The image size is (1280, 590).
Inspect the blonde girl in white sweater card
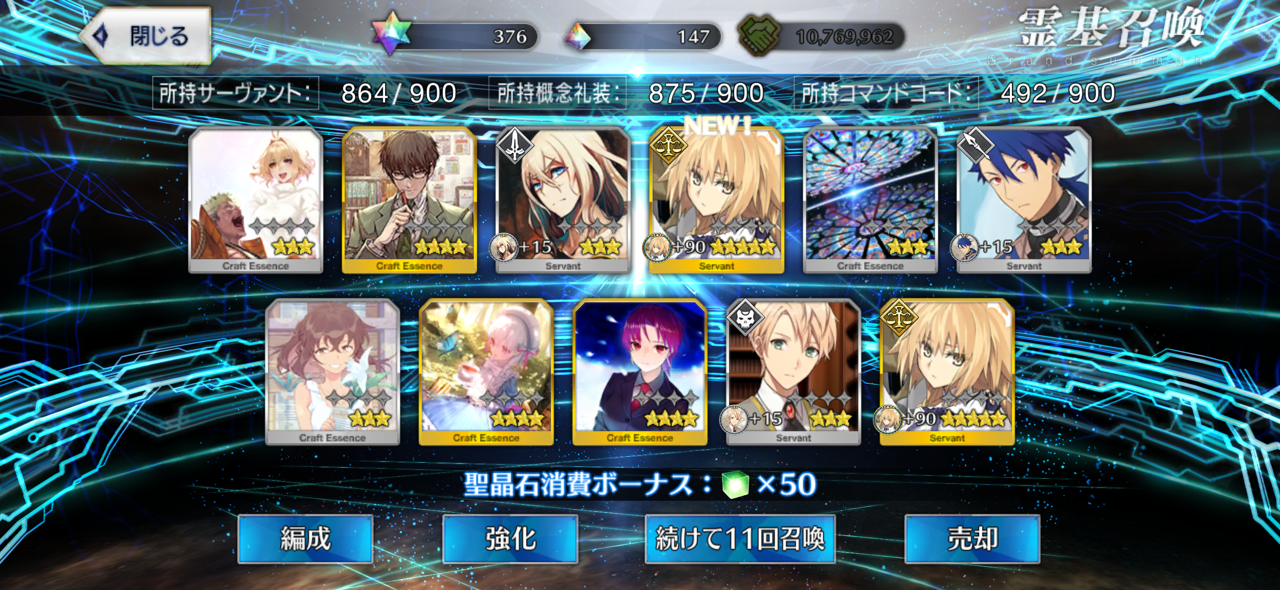[x=256, y=200]
